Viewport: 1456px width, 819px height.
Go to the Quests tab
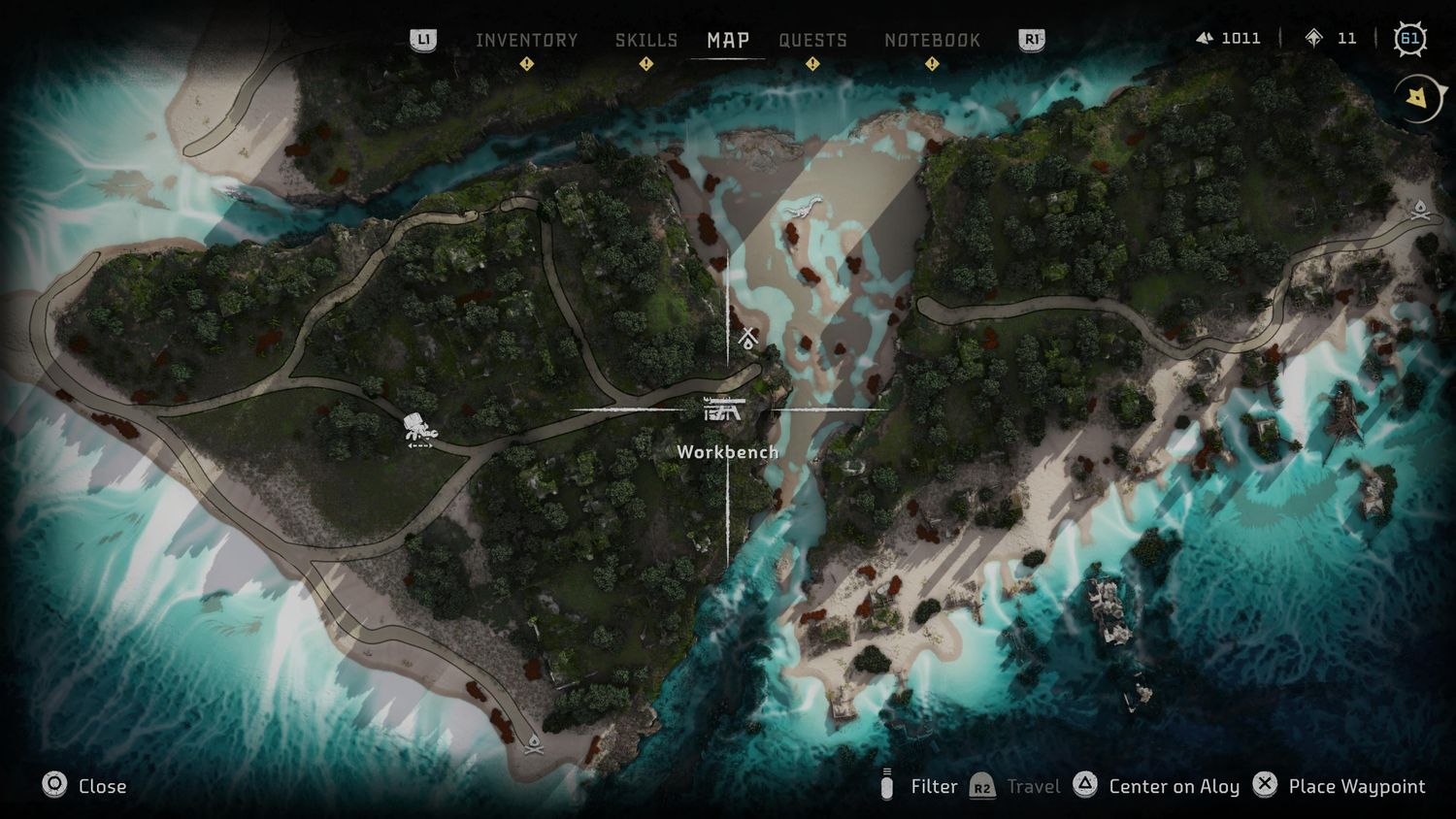pyautogui.click(x=812, y=40)
